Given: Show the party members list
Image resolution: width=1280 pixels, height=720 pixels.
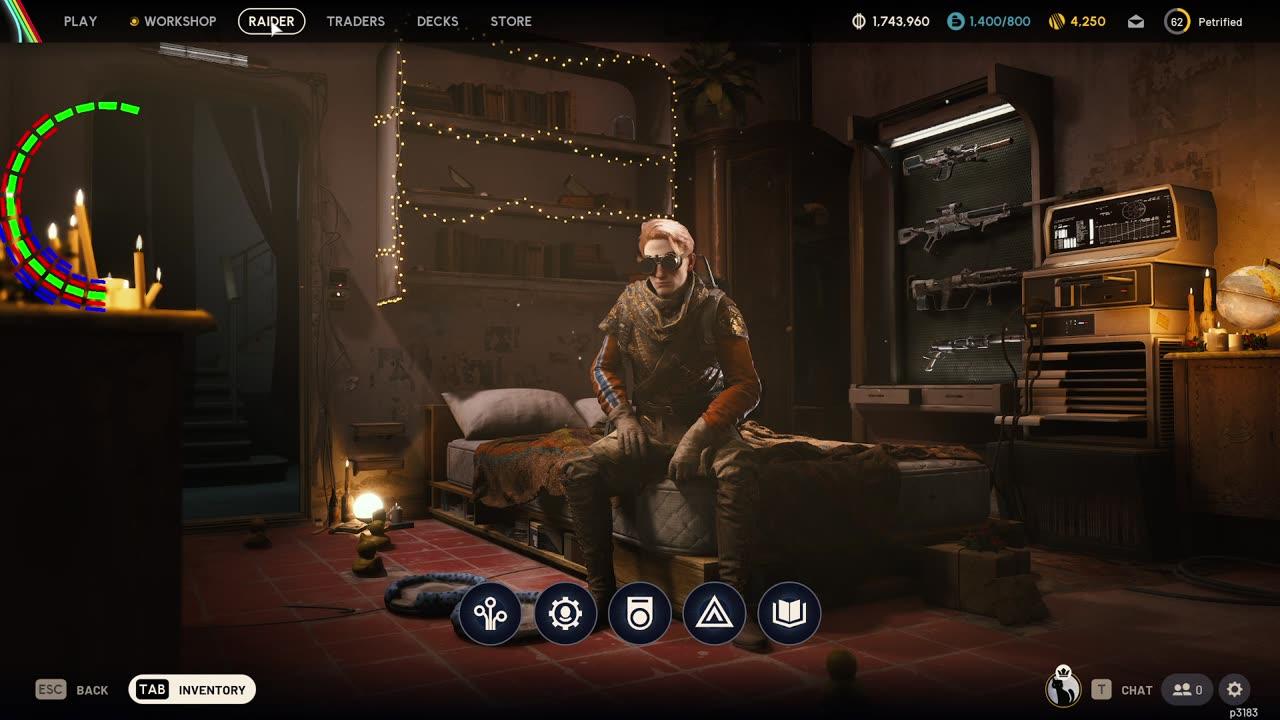Looking at the screenshot, I should [1188, 690].
